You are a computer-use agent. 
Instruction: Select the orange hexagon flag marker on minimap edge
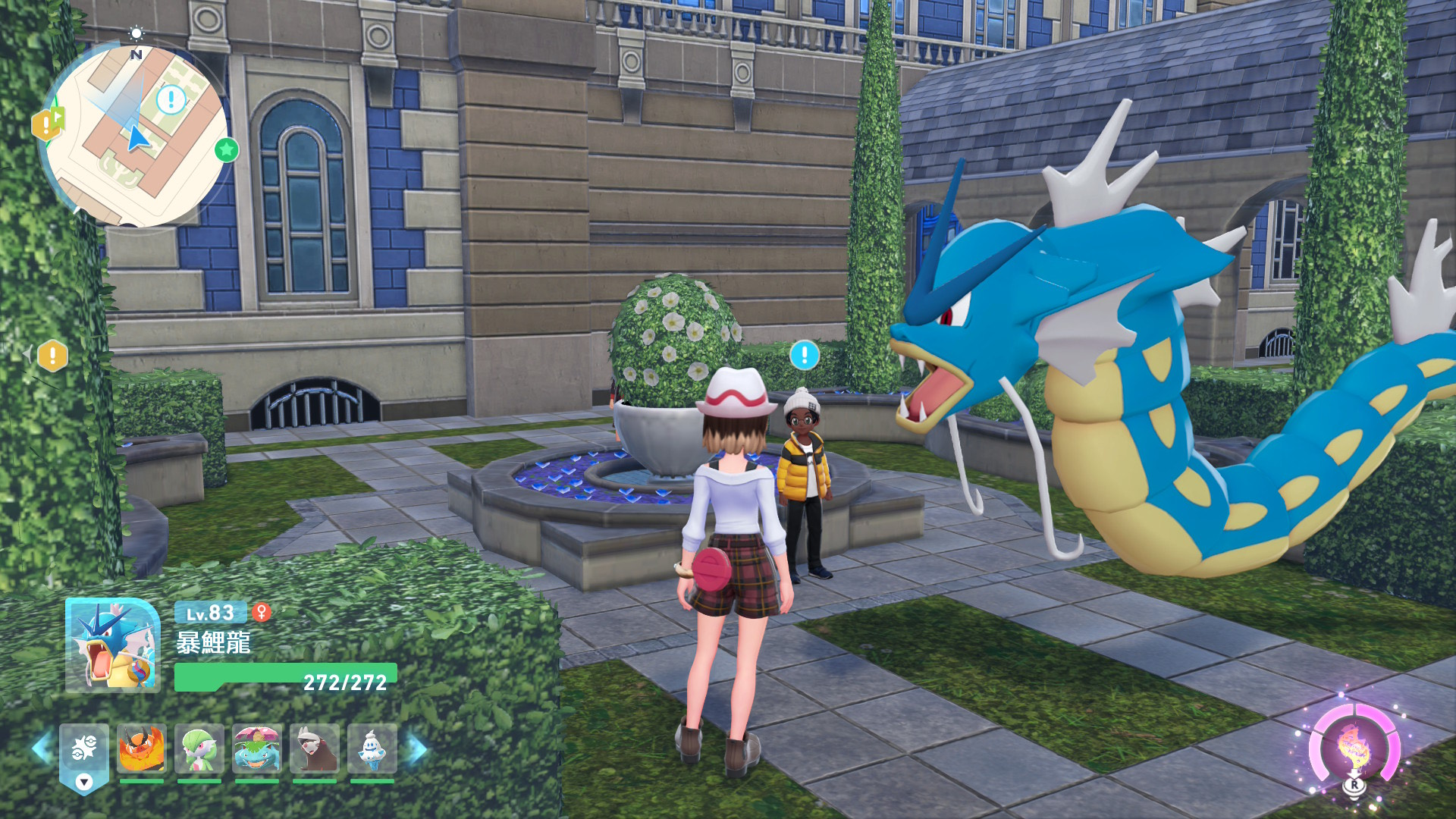[48, 124]
